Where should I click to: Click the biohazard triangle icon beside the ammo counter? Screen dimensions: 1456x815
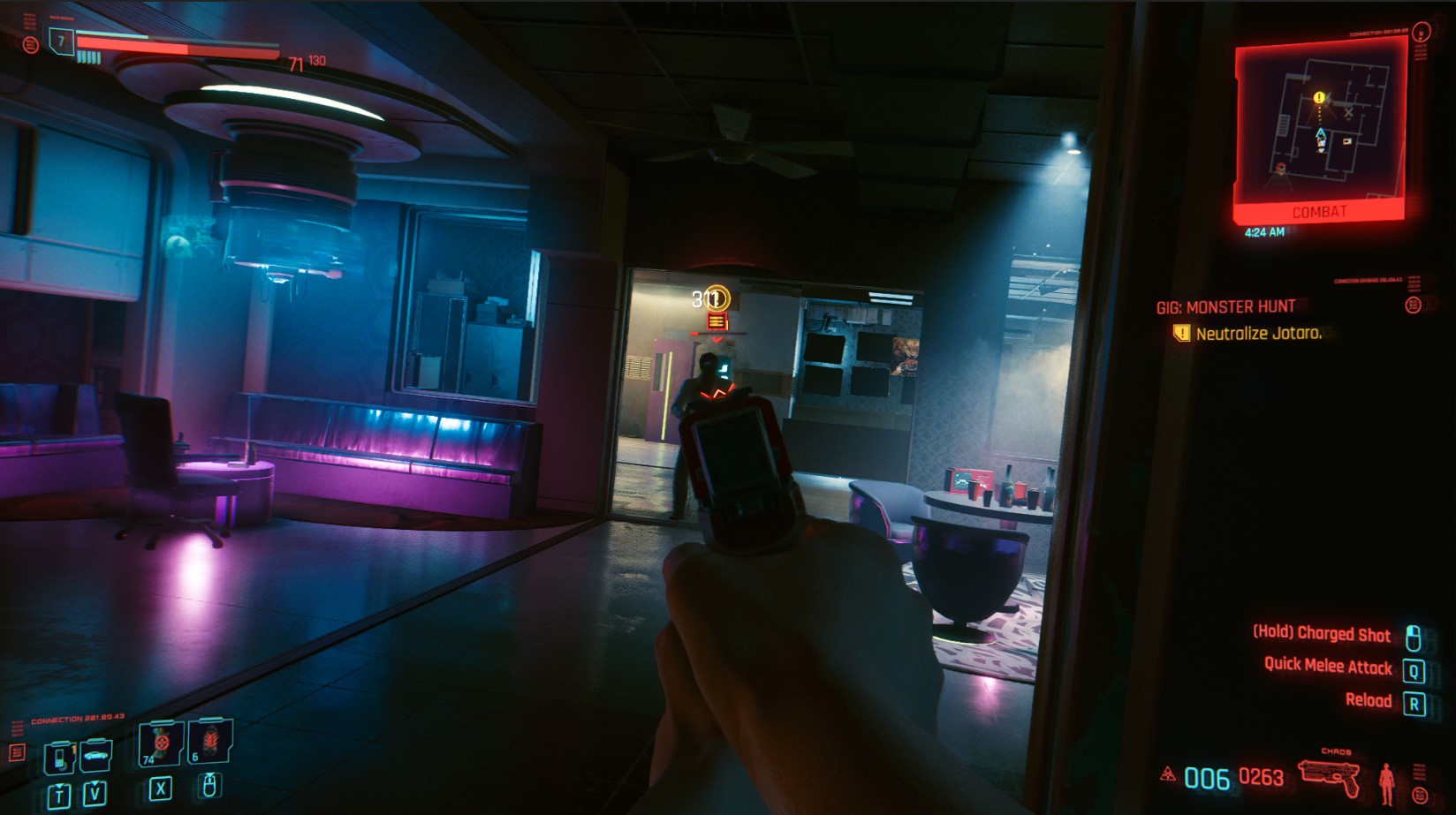click(x=1167, y=774)
